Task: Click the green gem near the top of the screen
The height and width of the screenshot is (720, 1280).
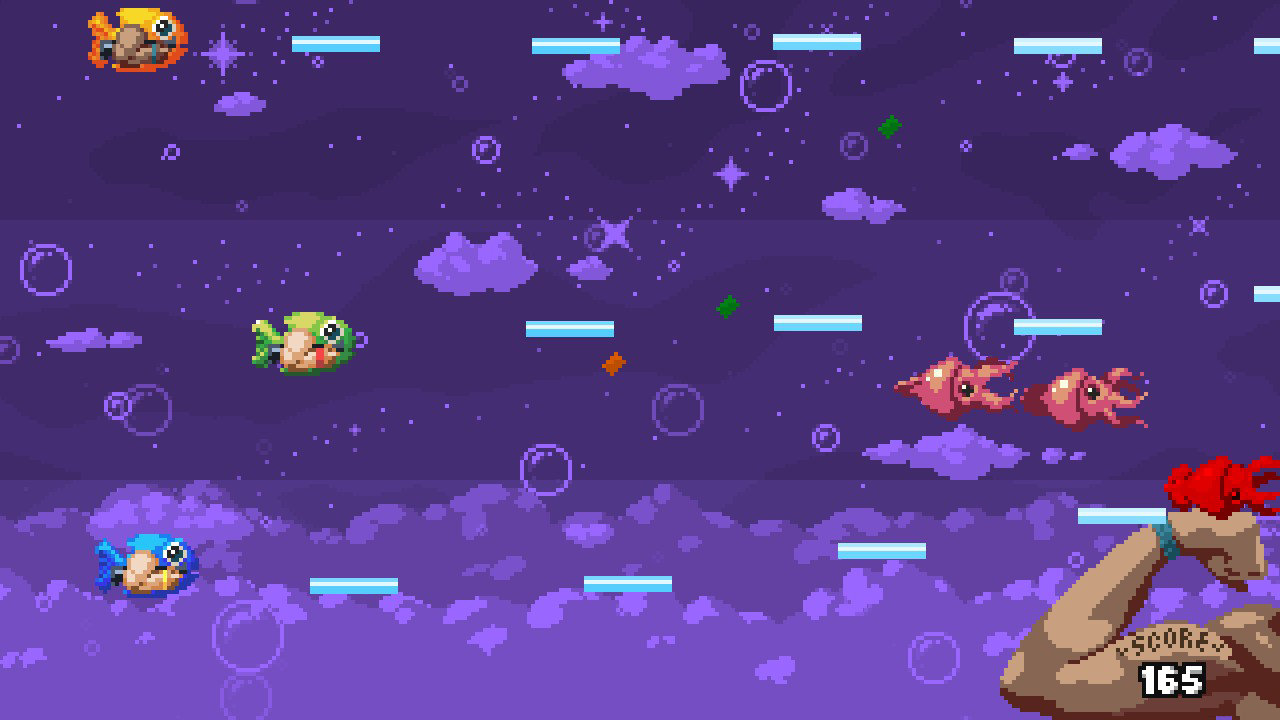Action: pyautogui.click(x=888, y=125)
